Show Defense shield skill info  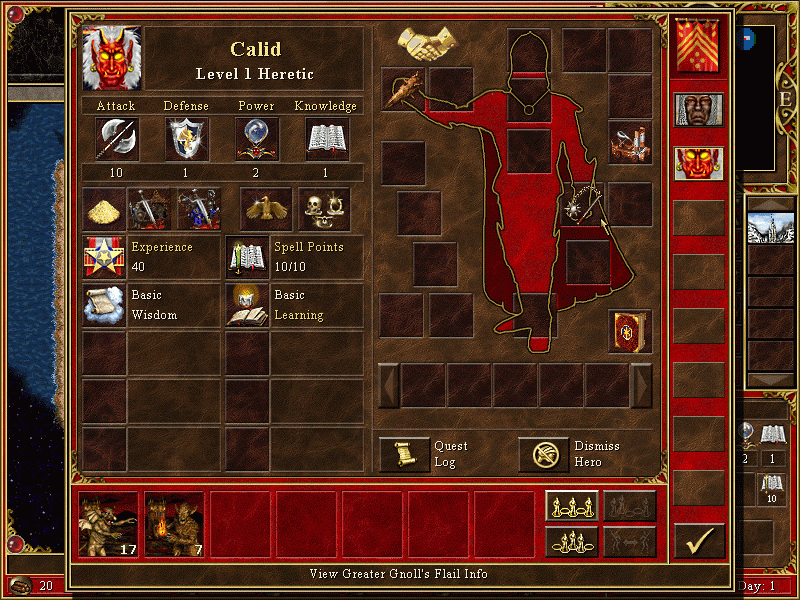tap(186, 139)
